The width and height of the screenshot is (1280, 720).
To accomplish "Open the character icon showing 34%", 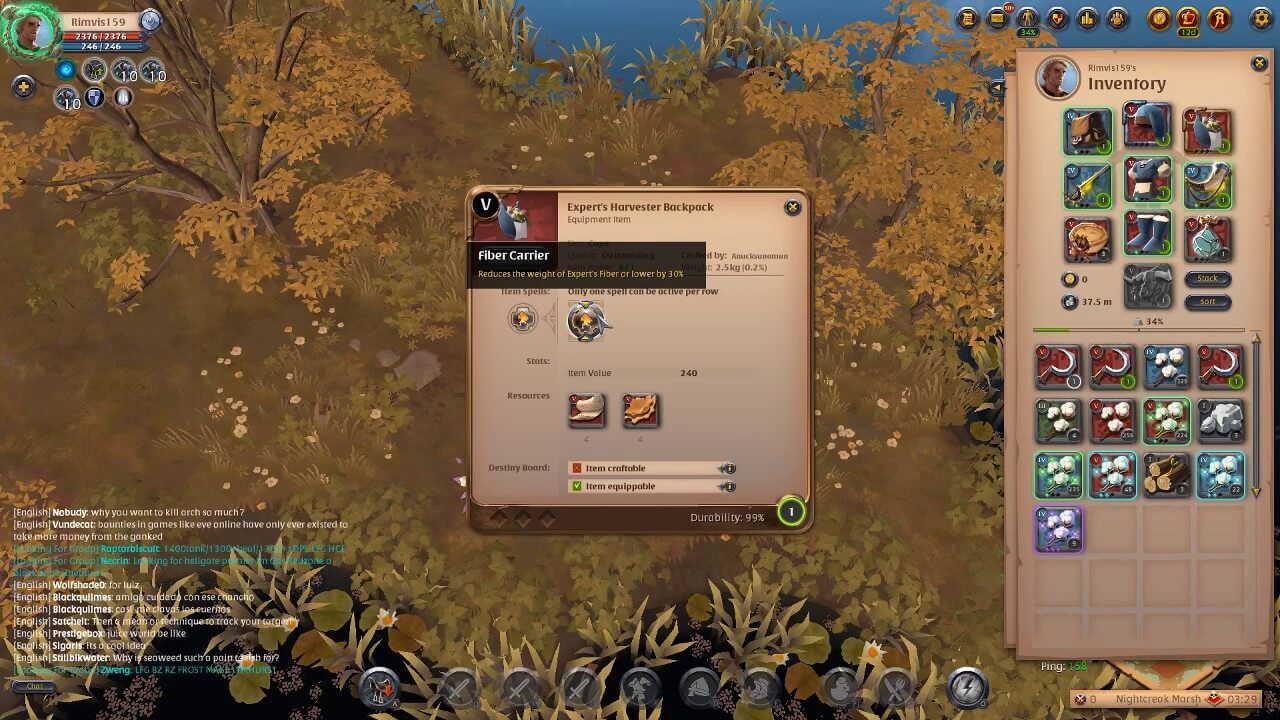I will pos(1027,17).
